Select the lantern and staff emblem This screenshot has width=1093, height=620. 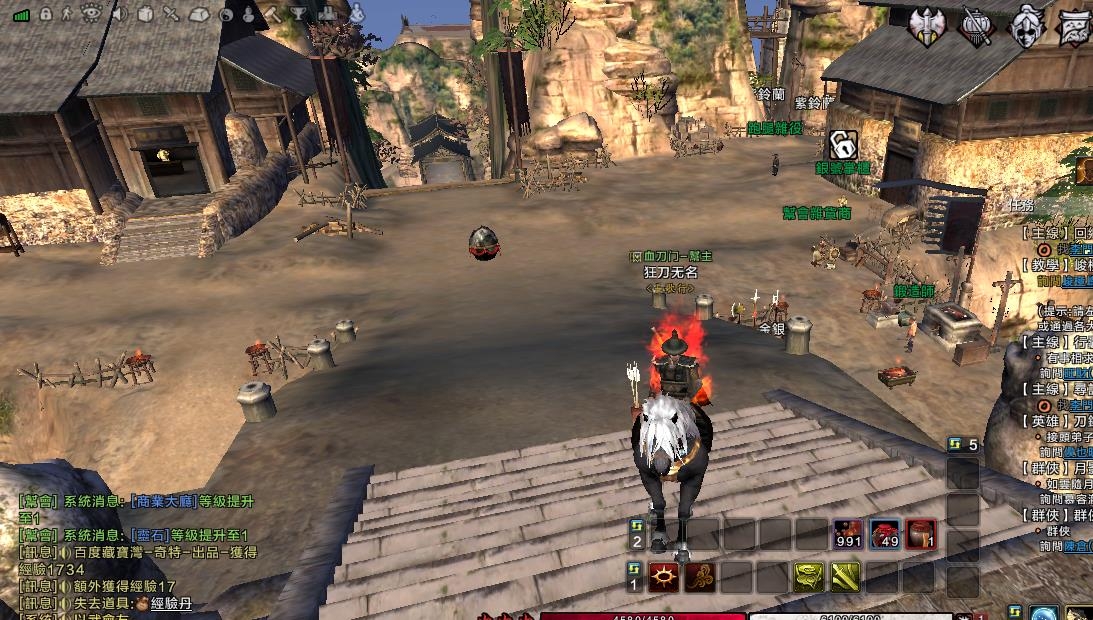point(975,25)
